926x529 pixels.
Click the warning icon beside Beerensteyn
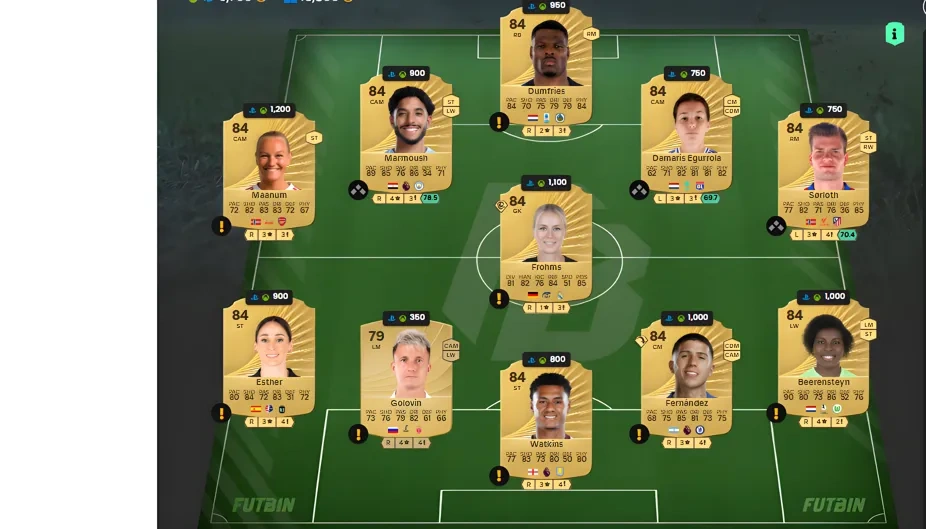point(776,413)
